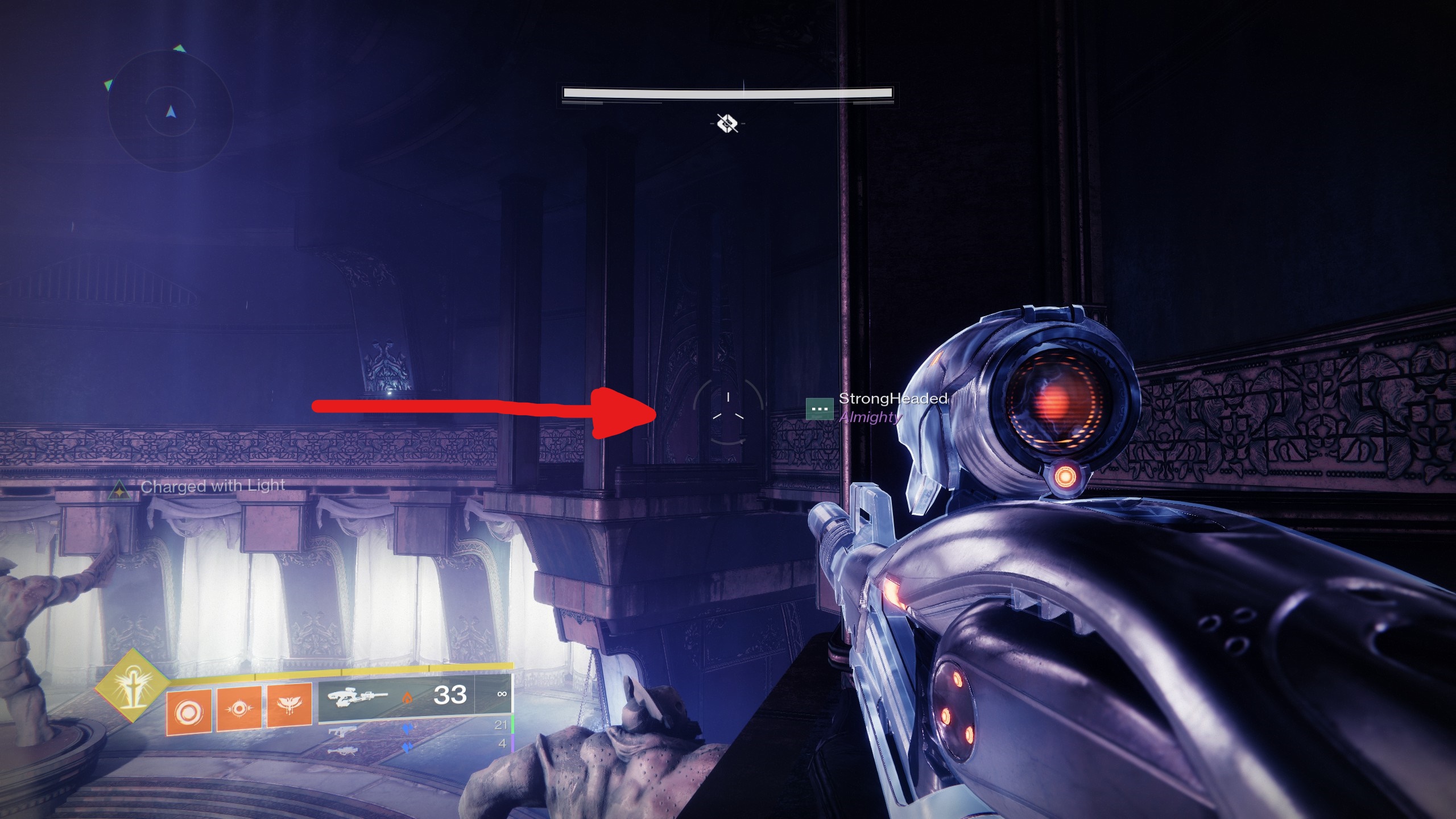Activate the Well of Radiance super icon
The height and width of the screenshot is (819, 1456).
[133, 684]
